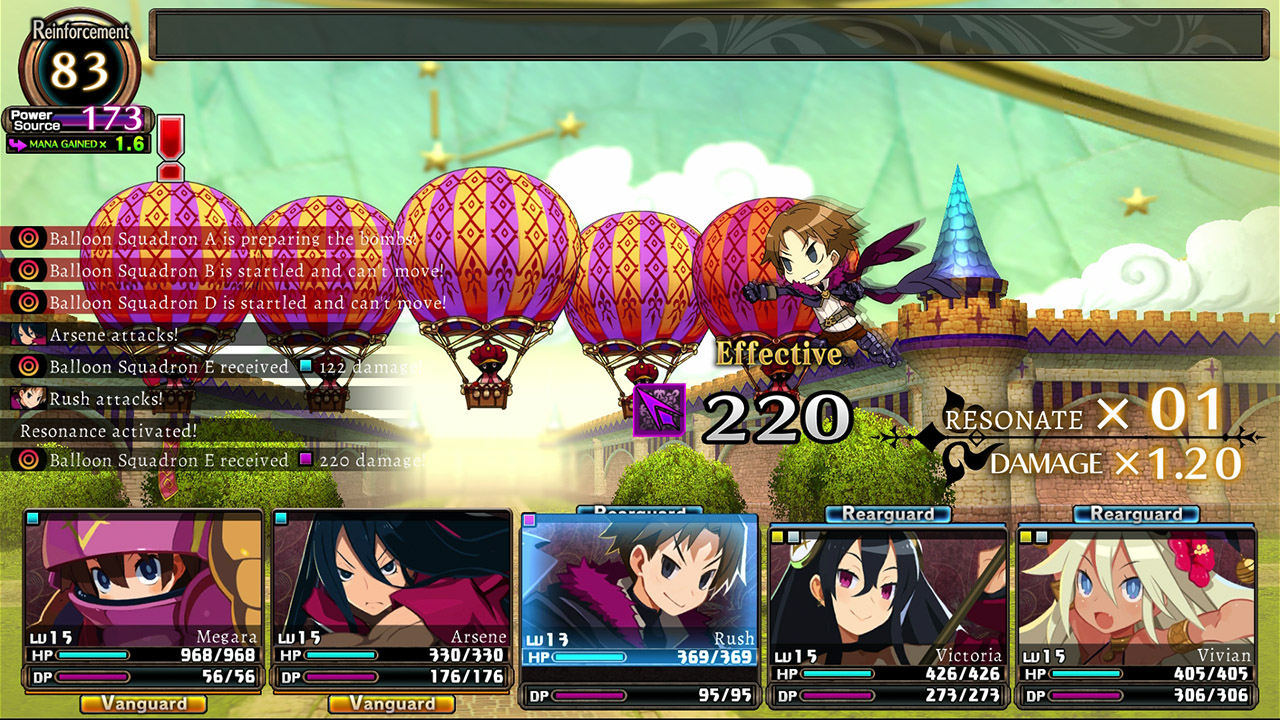Toggle the yellow status square on Victoria's card
This screenshot has width=1280, height=720.
click(x=778, y=536)
